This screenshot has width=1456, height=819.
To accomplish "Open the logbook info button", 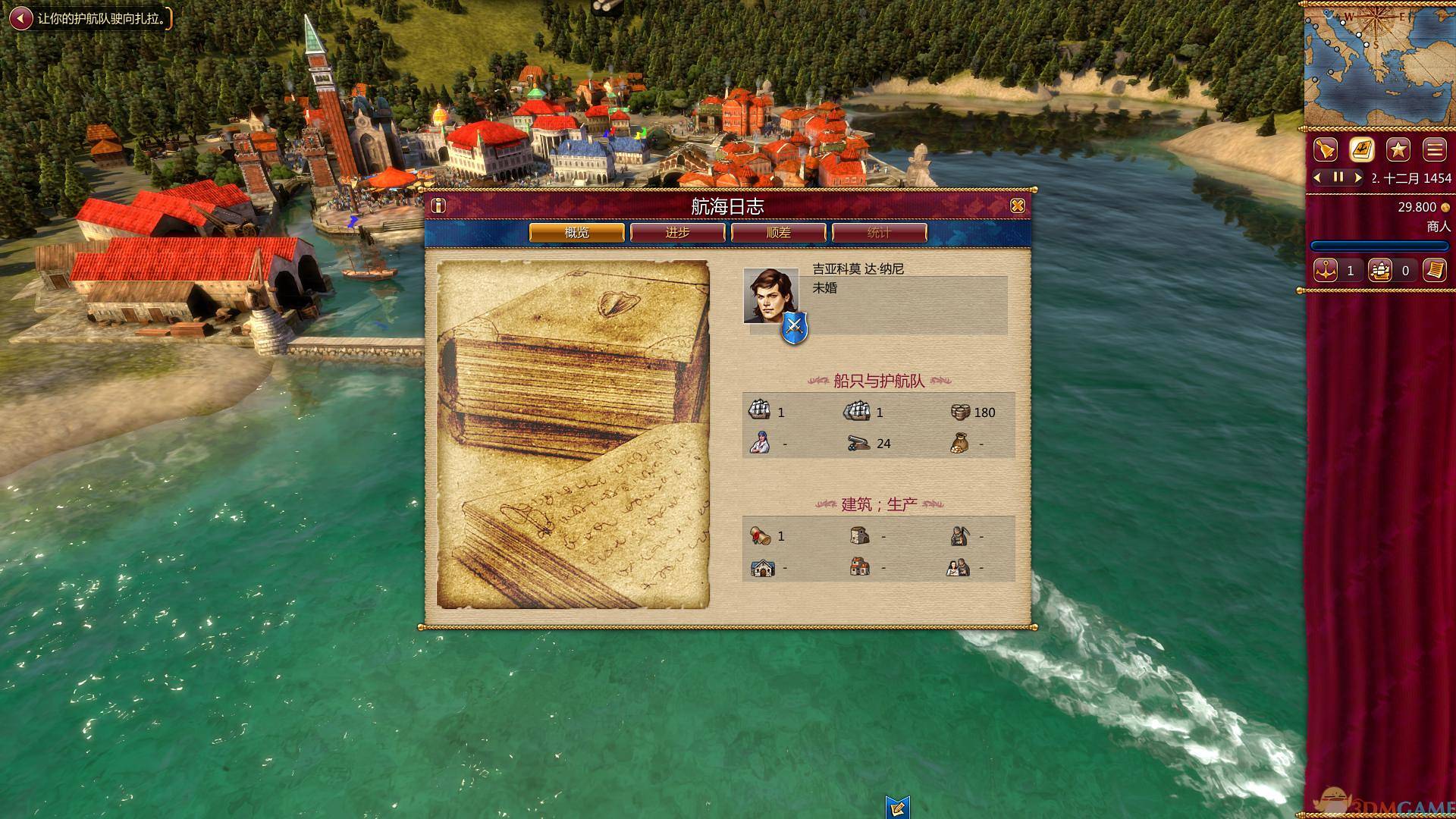I will tap(438, 206).
